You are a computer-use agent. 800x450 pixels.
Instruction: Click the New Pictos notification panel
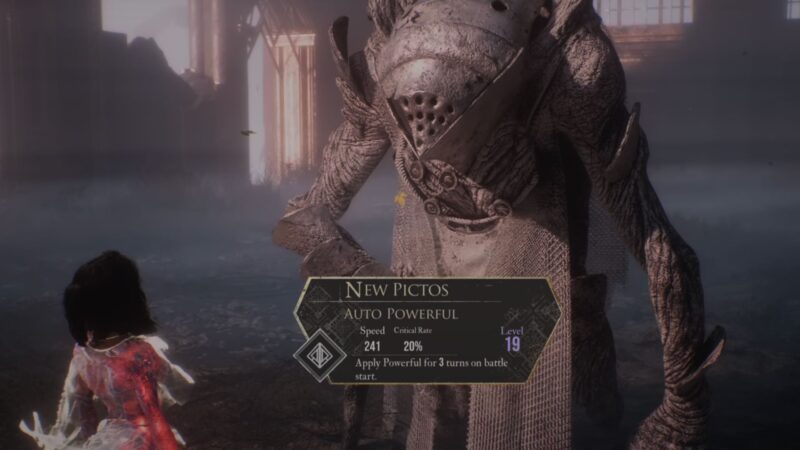(430, 330)
